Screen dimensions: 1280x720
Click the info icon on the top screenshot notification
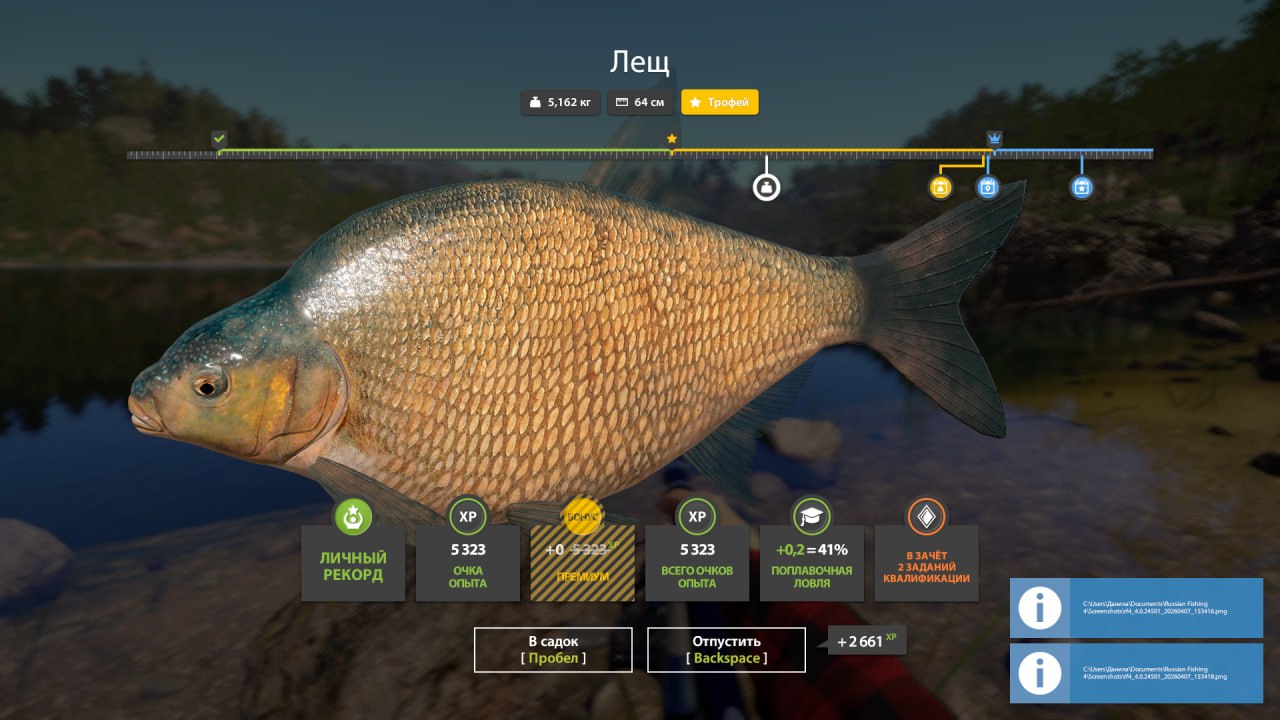pos(1039,608)
